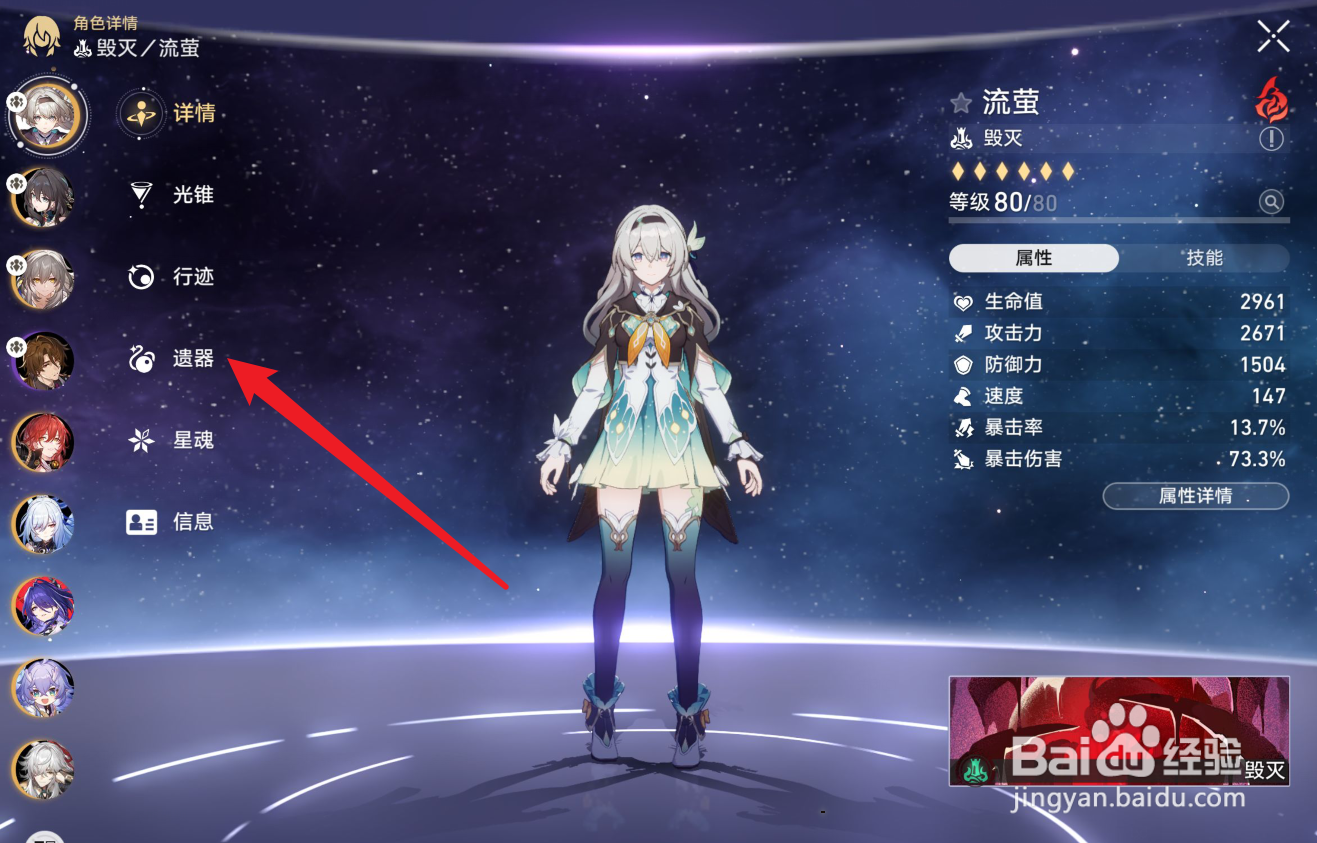Screen dimensions: 1317x843
Task: Open the 属性详情 details button
Action: (1196, 496)
